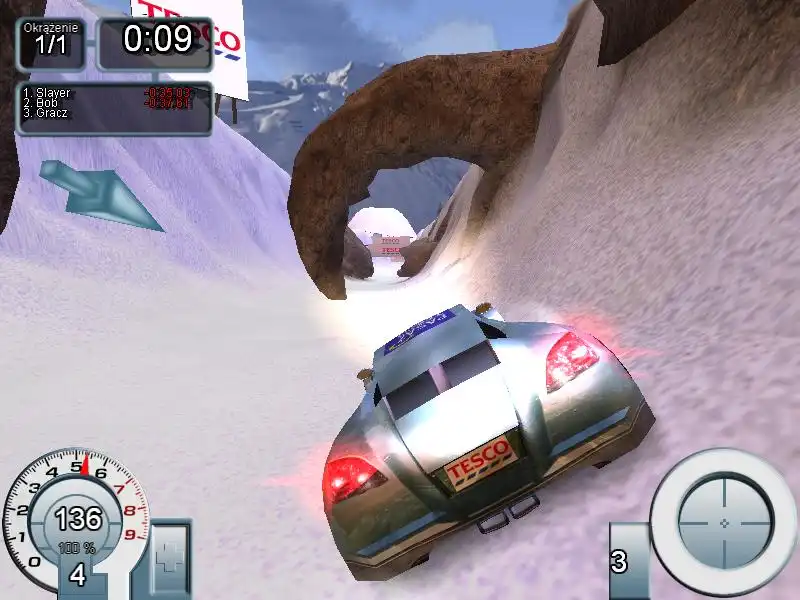800x600 pixels.
Task: Click the circular crosshair radar
Action: tap(724, 523)
